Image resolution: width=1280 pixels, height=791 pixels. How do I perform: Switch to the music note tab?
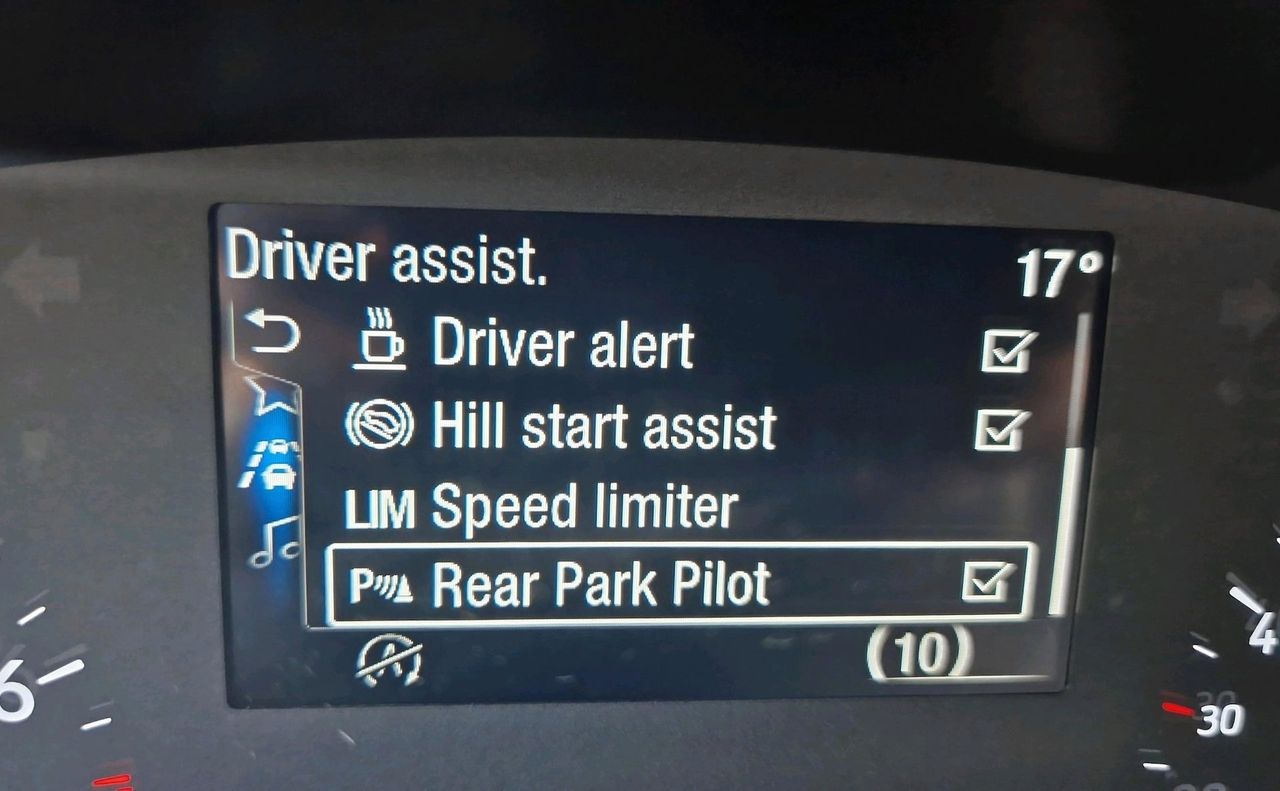tap(275, 542)
